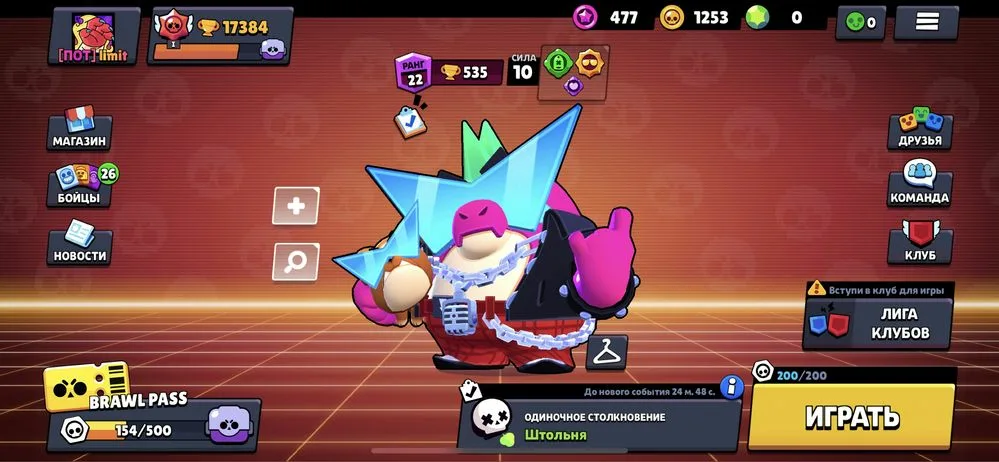Click the blue event info icon
This screenshot has height=462, width=999.
click(732, 386)
